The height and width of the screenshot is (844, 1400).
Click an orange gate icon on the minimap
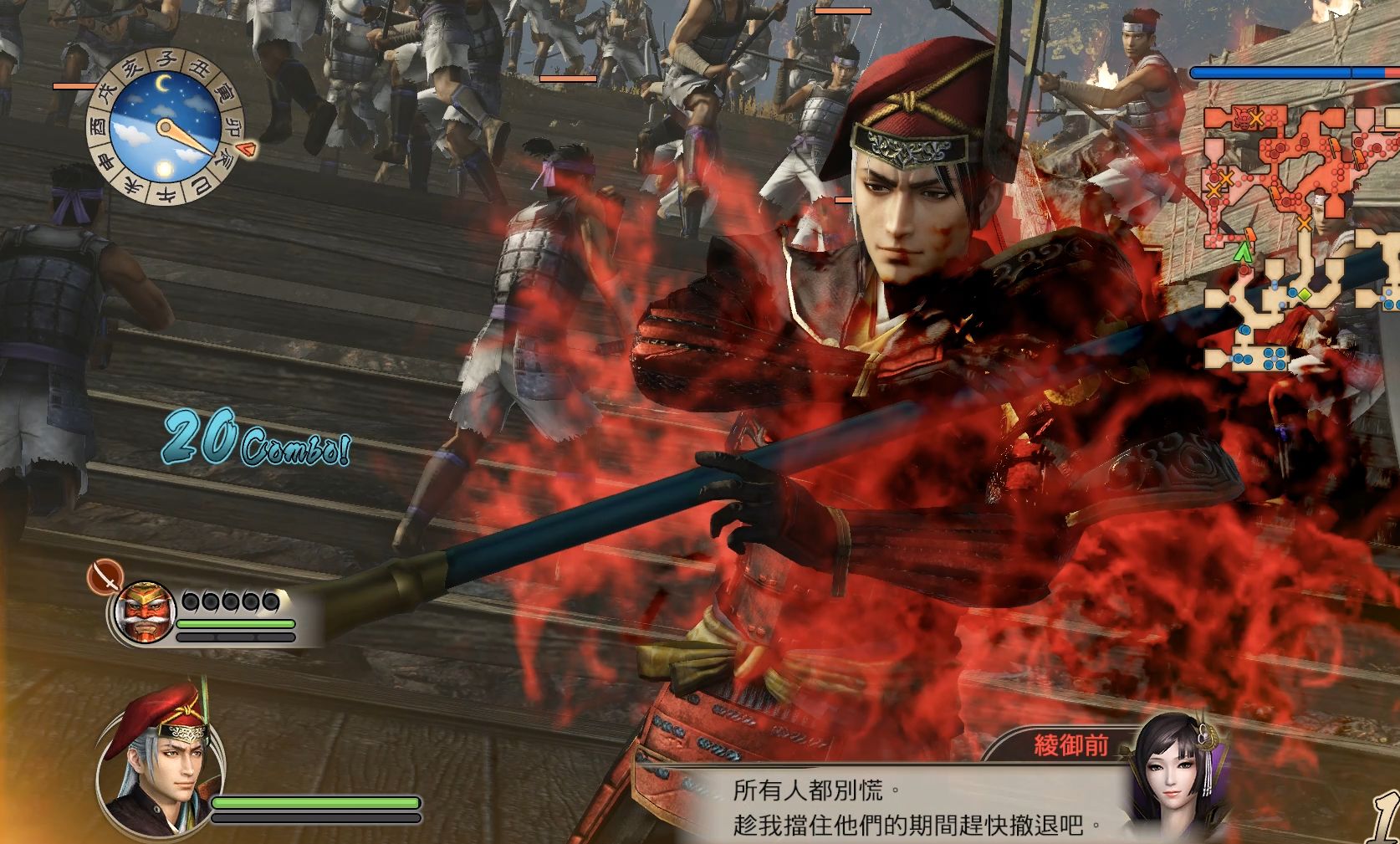click(x=1250, y=235)
